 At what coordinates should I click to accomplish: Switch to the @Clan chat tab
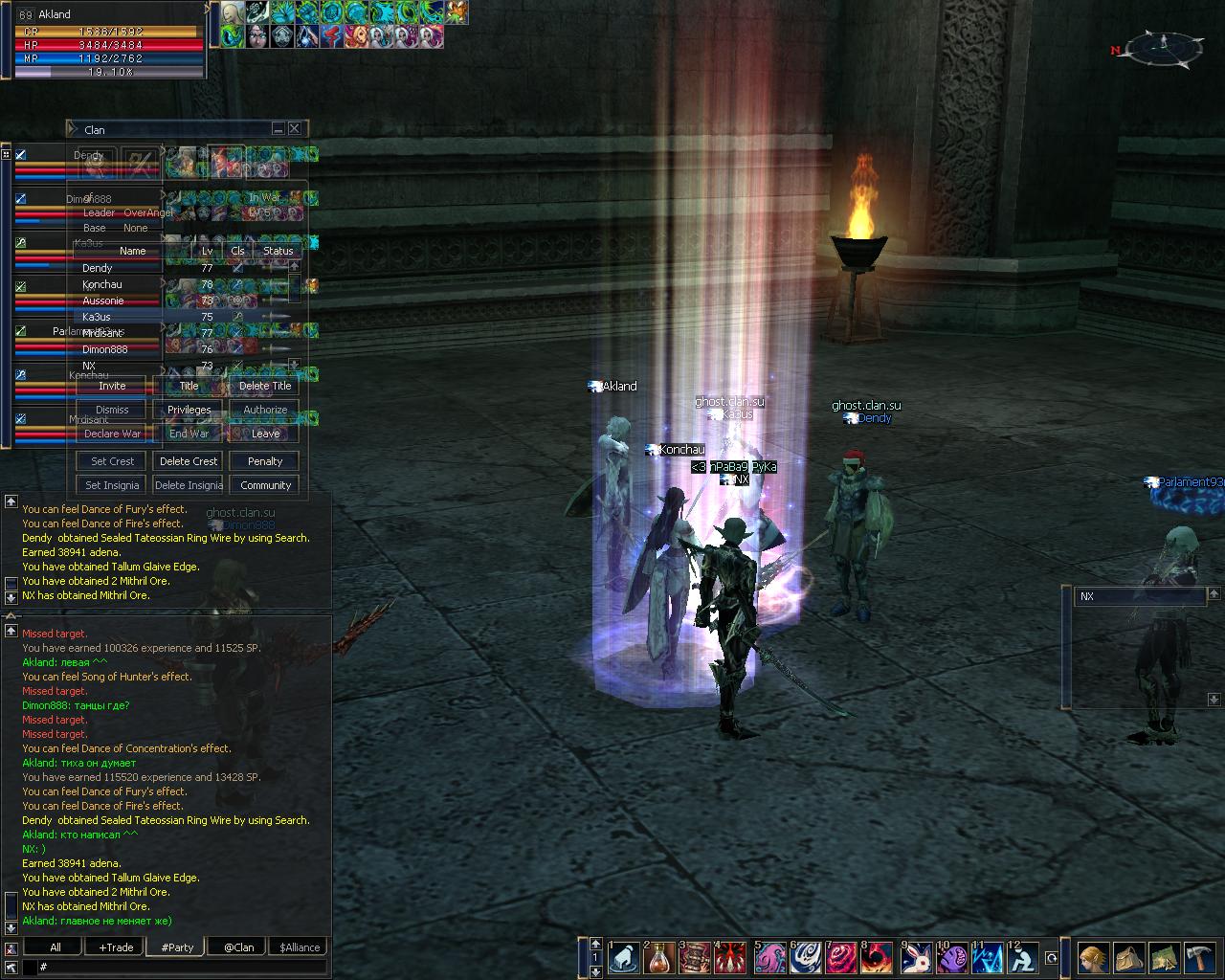click(x=238, y=947)
